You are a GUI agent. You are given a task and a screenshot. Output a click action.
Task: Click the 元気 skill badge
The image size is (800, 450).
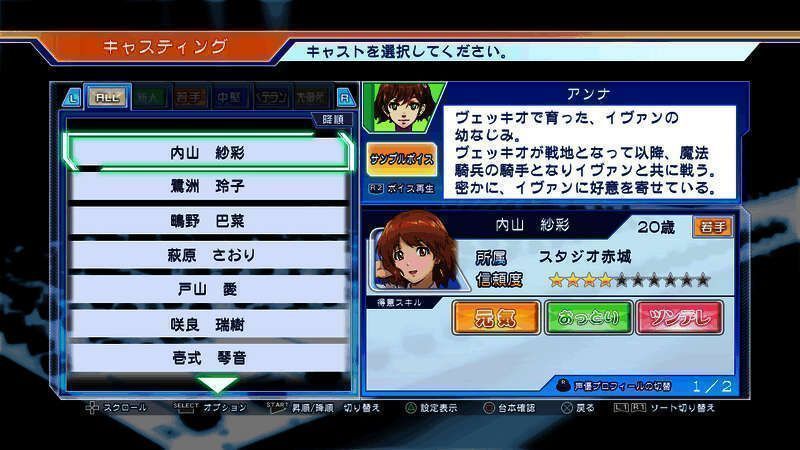pos(495,319)
